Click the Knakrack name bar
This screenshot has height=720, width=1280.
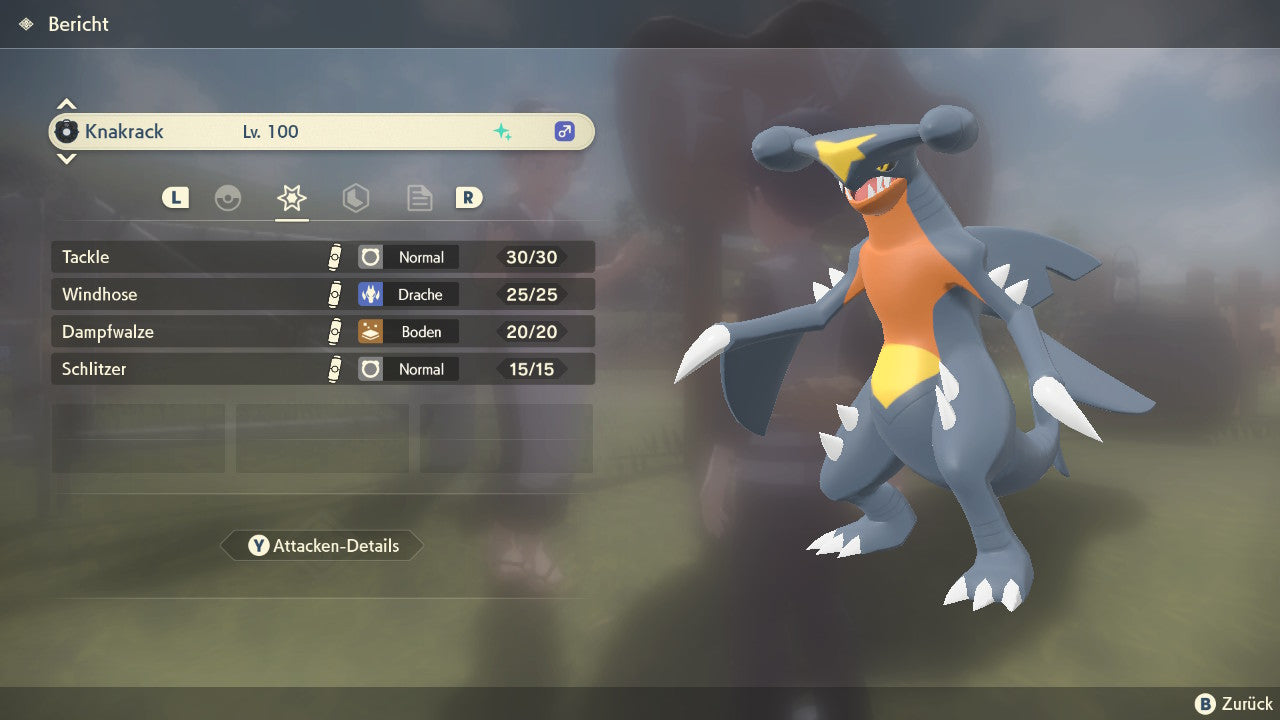(x=322, y=131)
